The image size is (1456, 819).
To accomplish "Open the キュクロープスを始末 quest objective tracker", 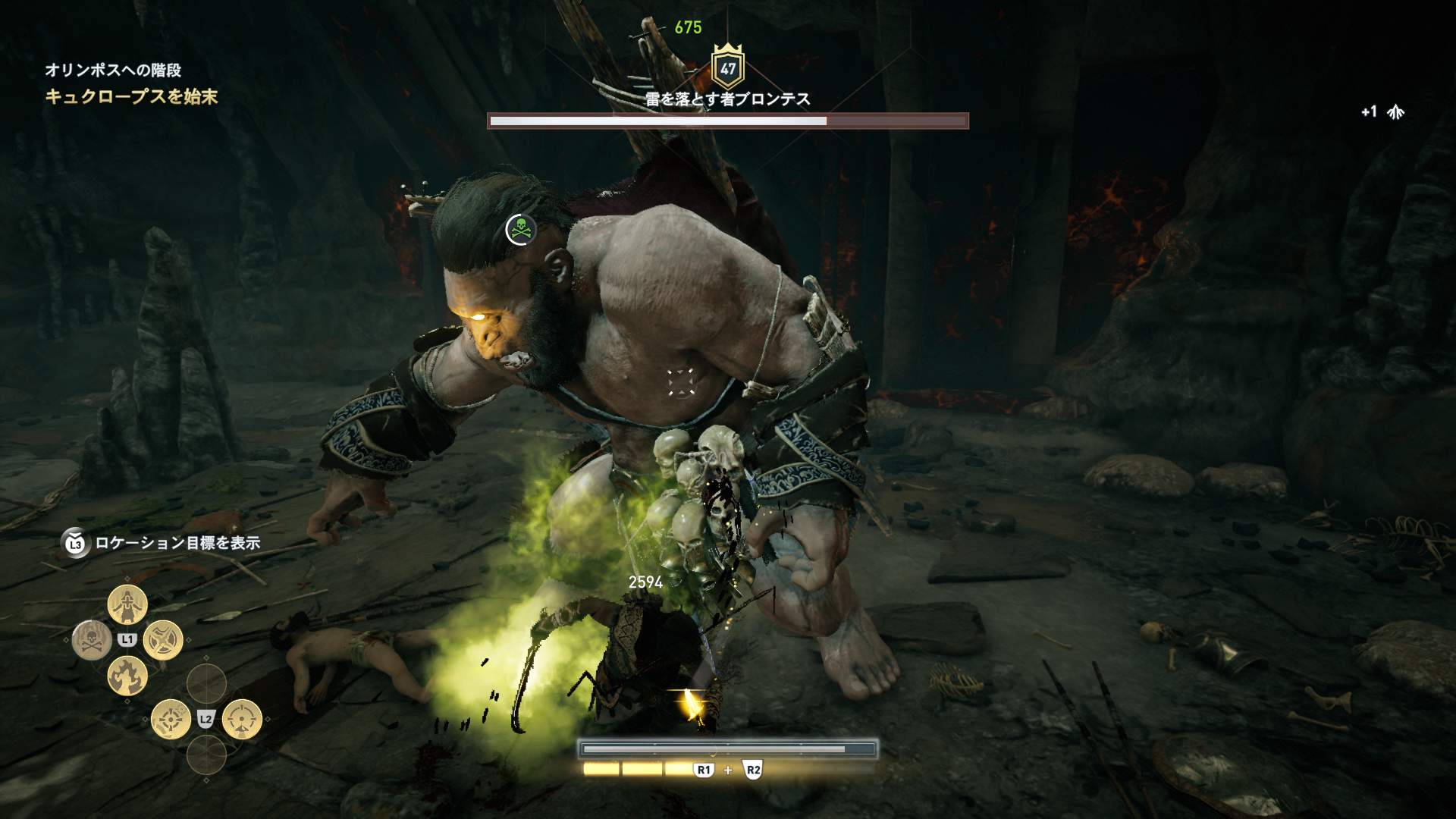I will tap(131, 96).
